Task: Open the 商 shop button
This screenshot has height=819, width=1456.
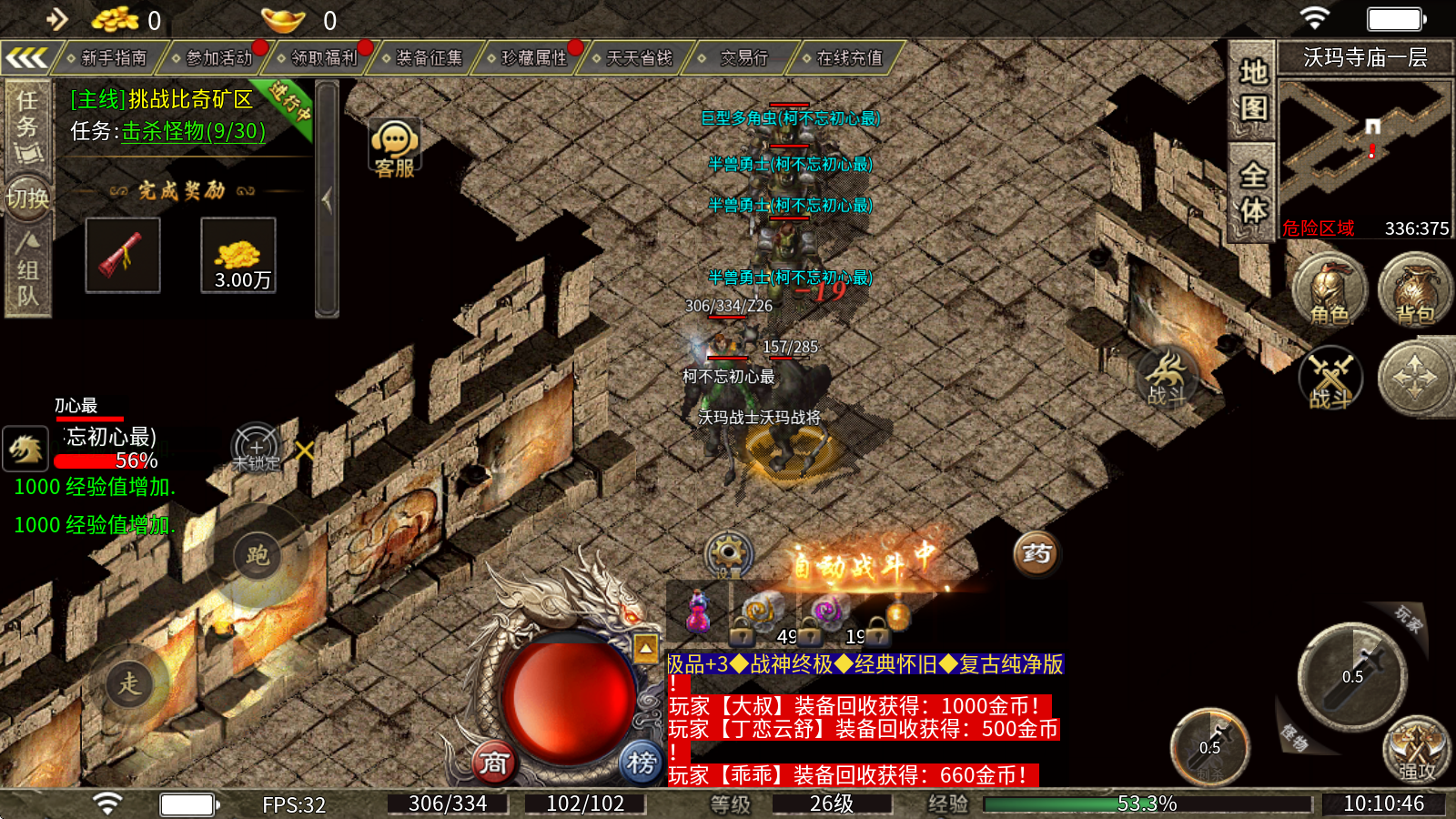Action: coord(494,763)
